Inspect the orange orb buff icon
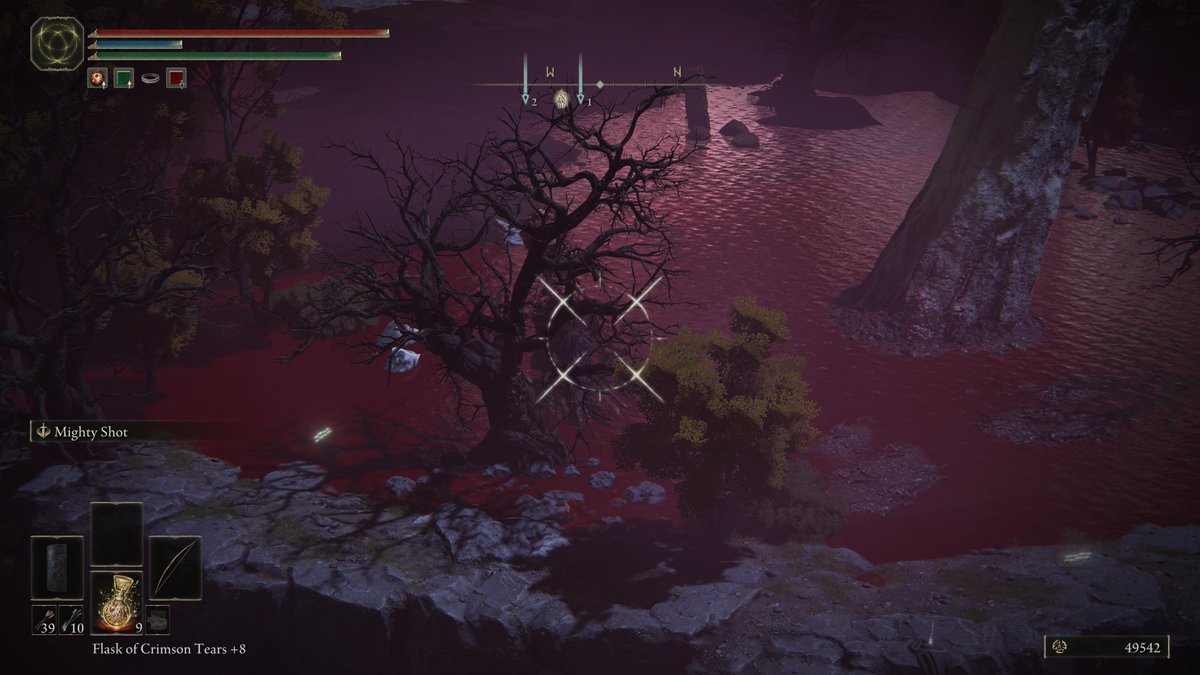Screen dimensions: 1200x675 (97, 77)
